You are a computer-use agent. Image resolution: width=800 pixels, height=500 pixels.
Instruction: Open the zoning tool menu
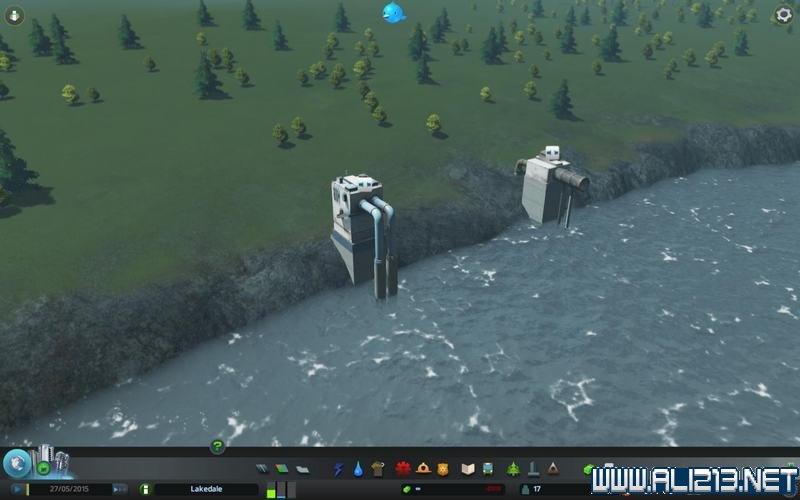(x=281, y=469)
